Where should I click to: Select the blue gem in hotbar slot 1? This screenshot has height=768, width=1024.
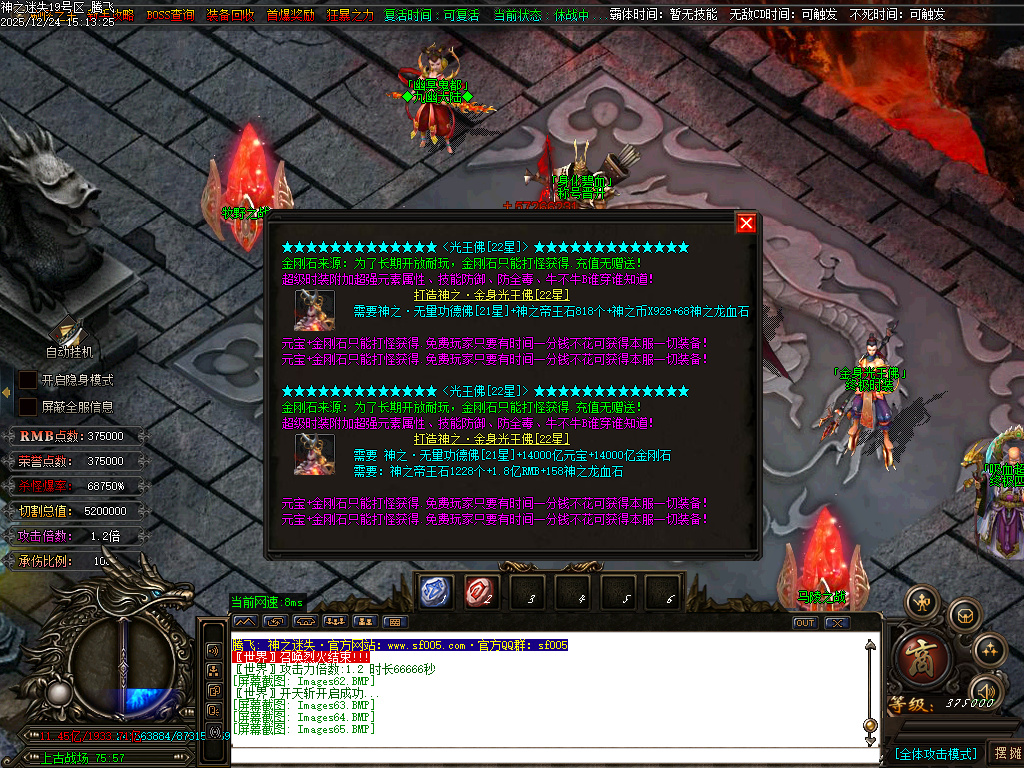tap(437, 592)
